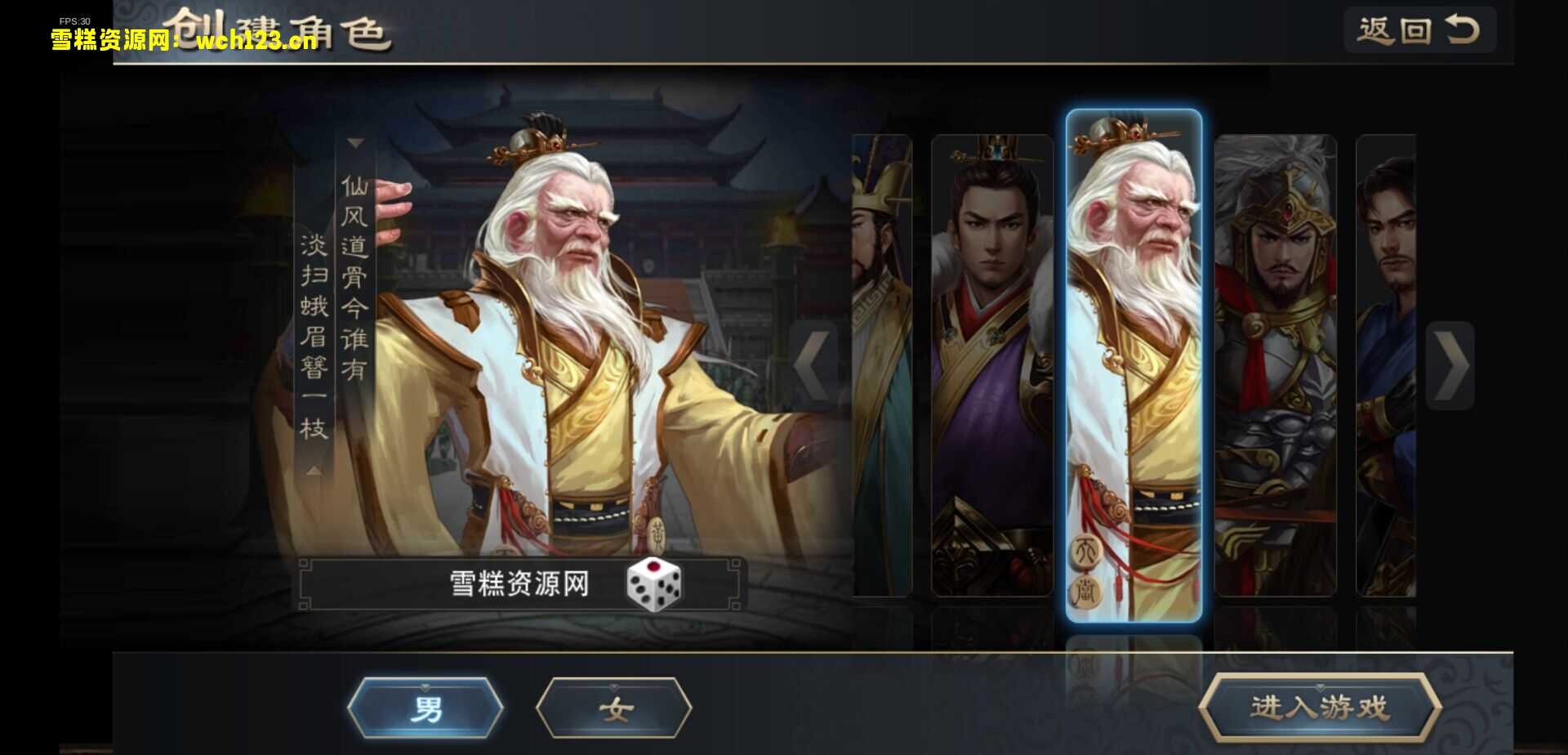The image size is (1568, 755).
Task: Click the curved back-arrow icon inside the 返回 button
Action: tap(1462, 29)
